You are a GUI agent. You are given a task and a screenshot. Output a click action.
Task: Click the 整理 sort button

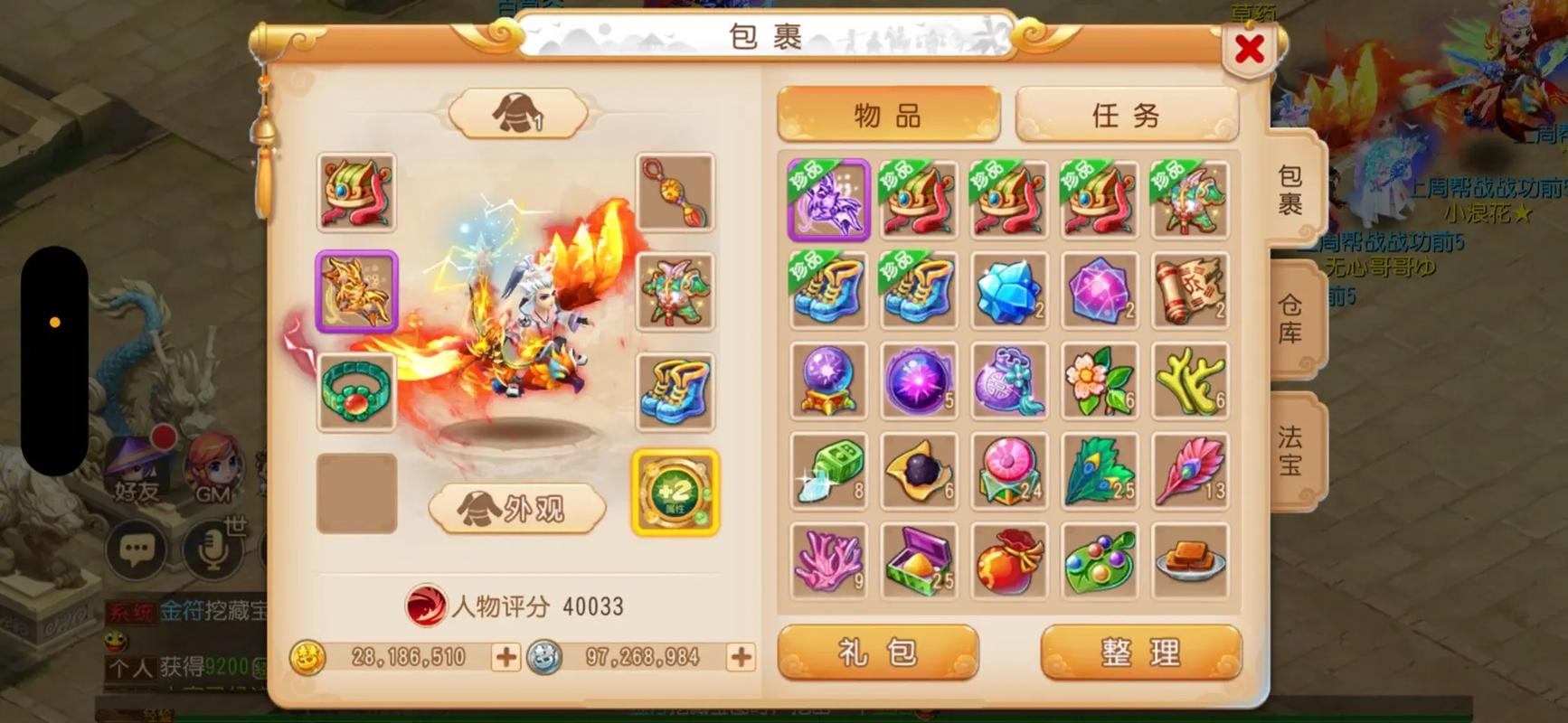[x=1141, y=653]
